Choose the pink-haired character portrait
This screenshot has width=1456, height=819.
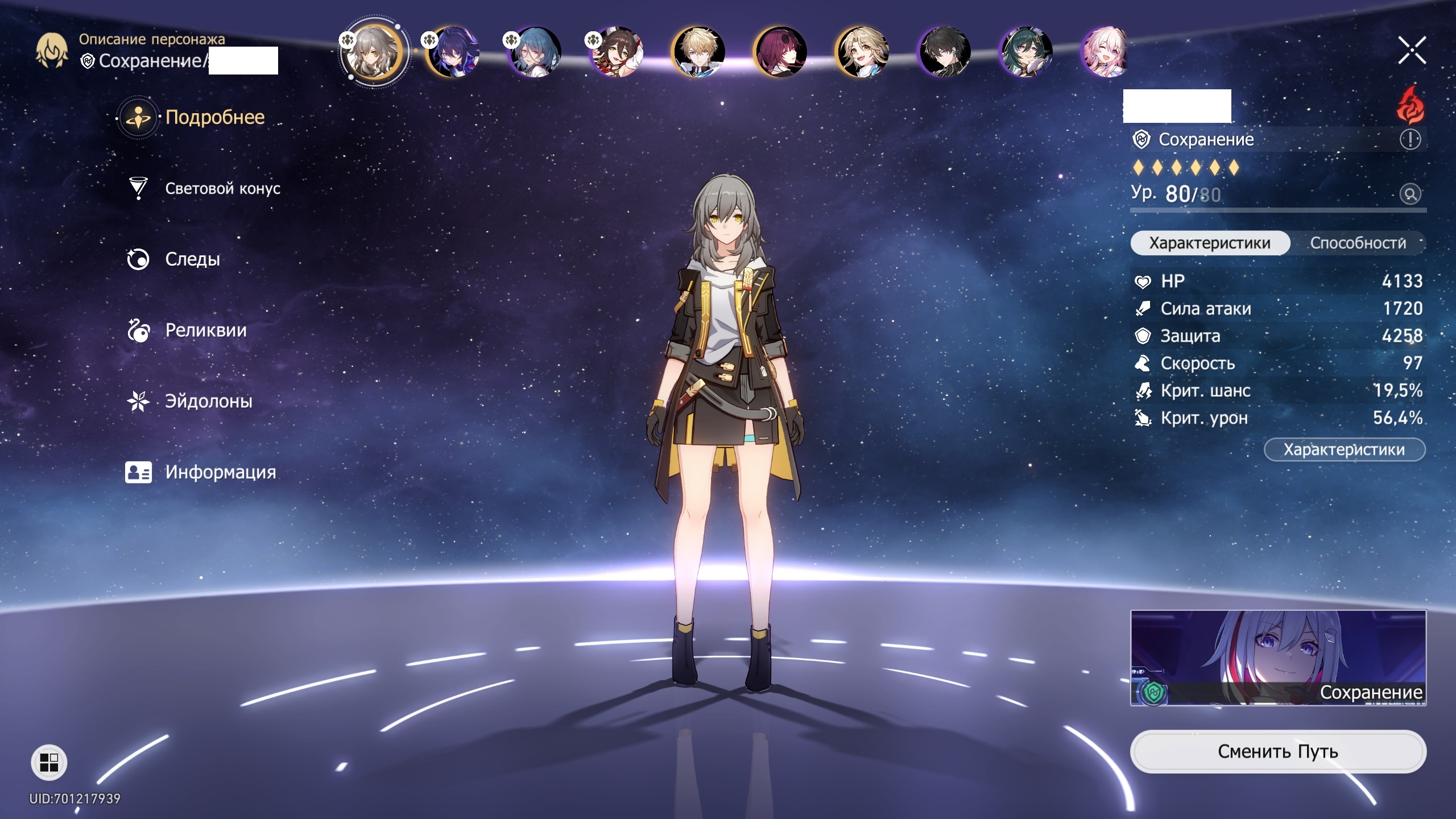pyautogui.click(x=1106, y=52)
